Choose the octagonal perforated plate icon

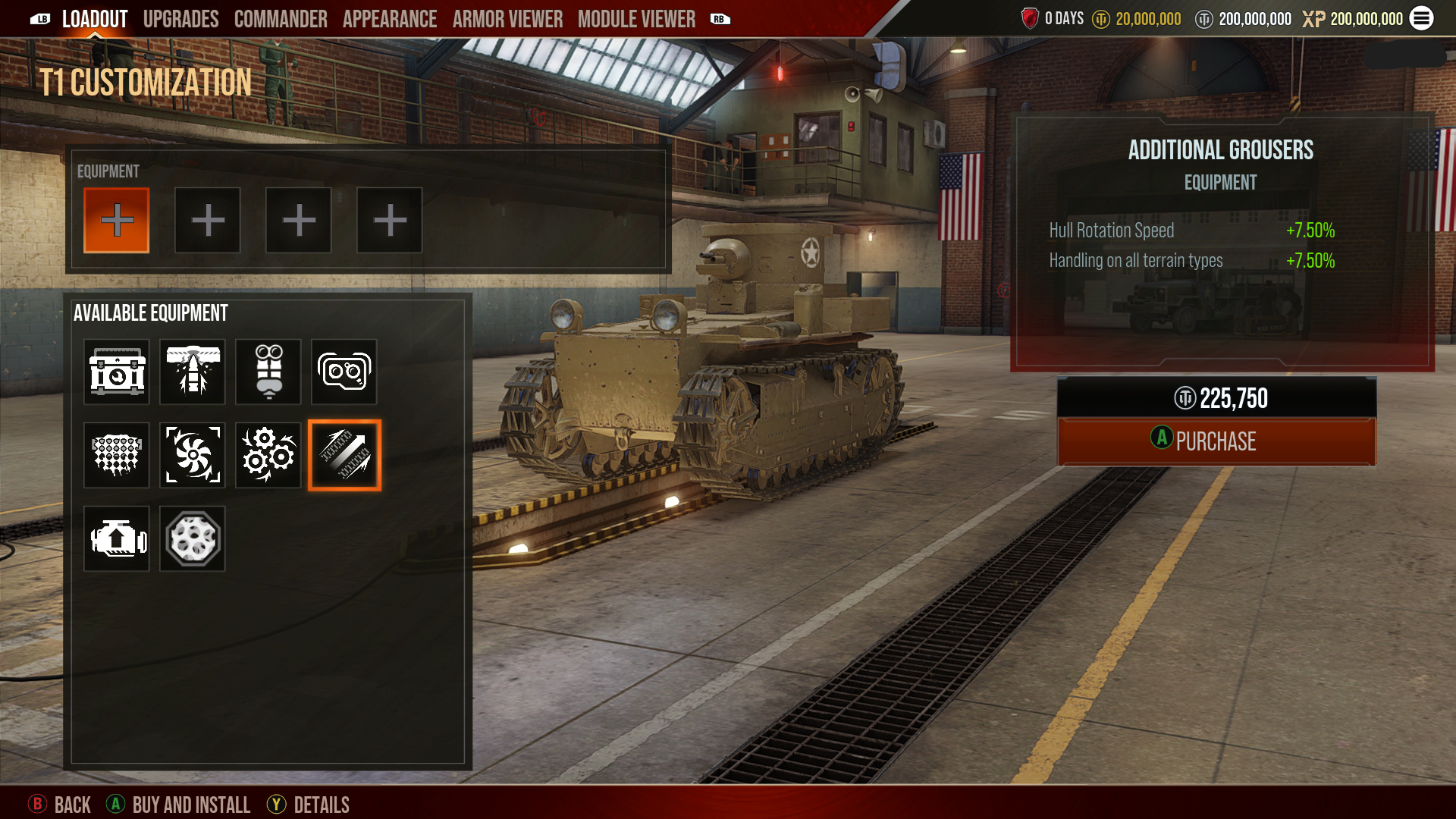(193, 538)
